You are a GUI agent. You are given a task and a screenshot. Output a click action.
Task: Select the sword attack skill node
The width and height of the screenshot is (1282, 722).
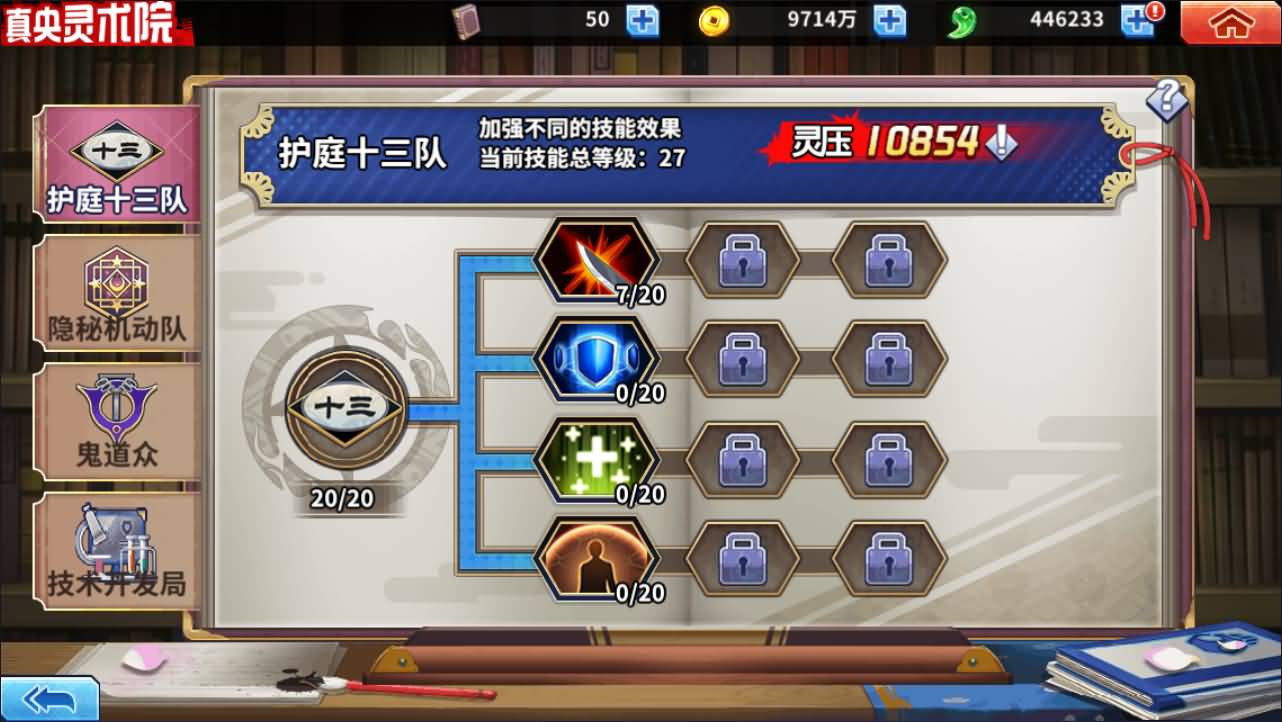[597, 260]
